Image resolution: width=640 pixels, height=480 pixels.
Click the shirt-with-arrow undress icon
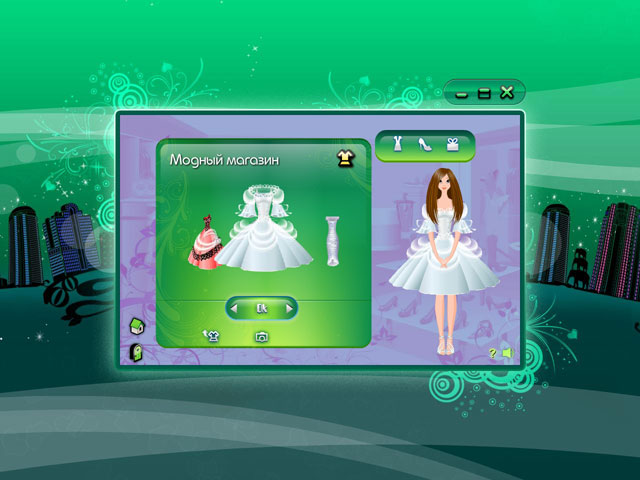[x=211, y=336]
